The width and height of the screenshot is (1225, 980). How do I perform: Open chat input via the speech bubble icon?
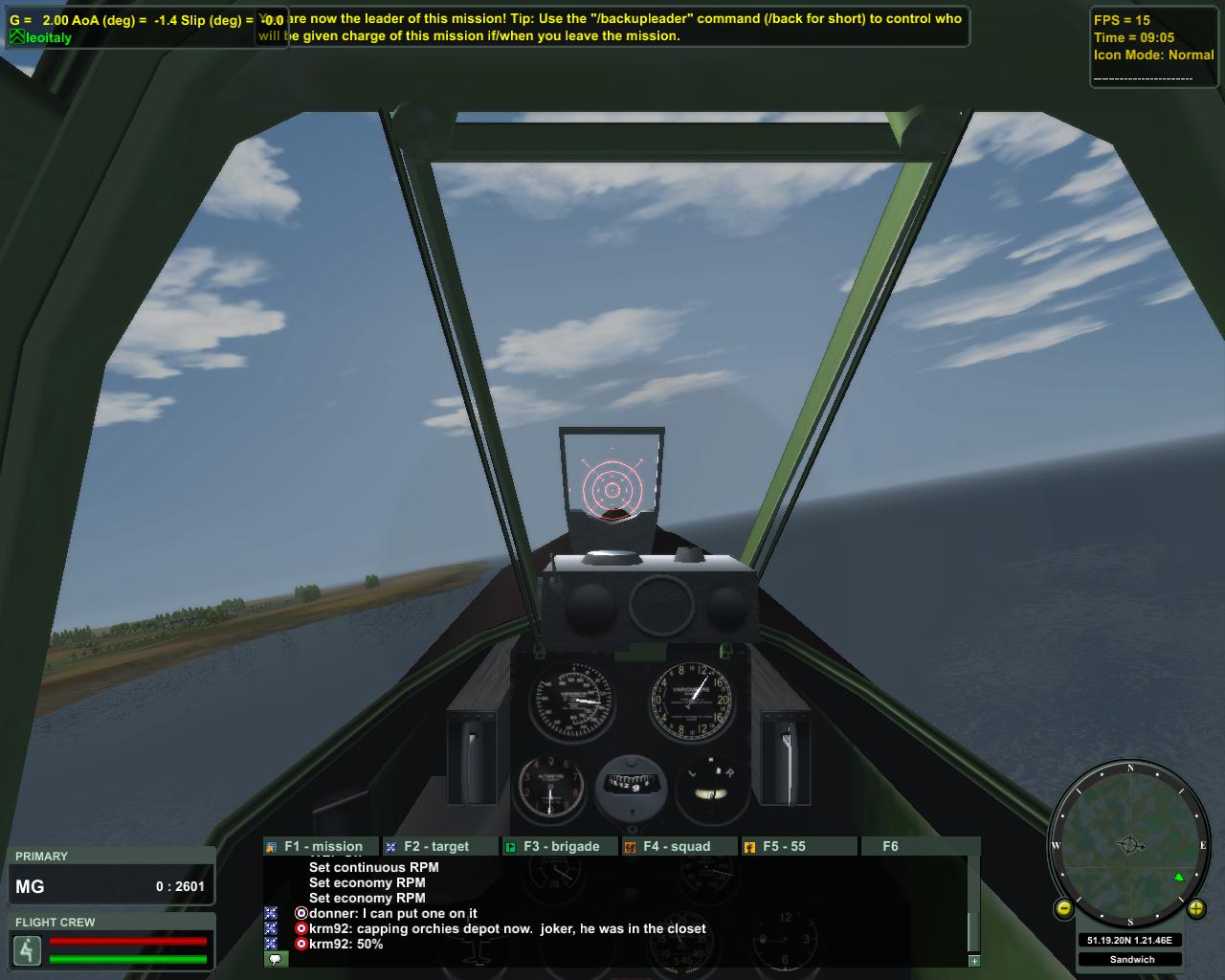(275, 959)
